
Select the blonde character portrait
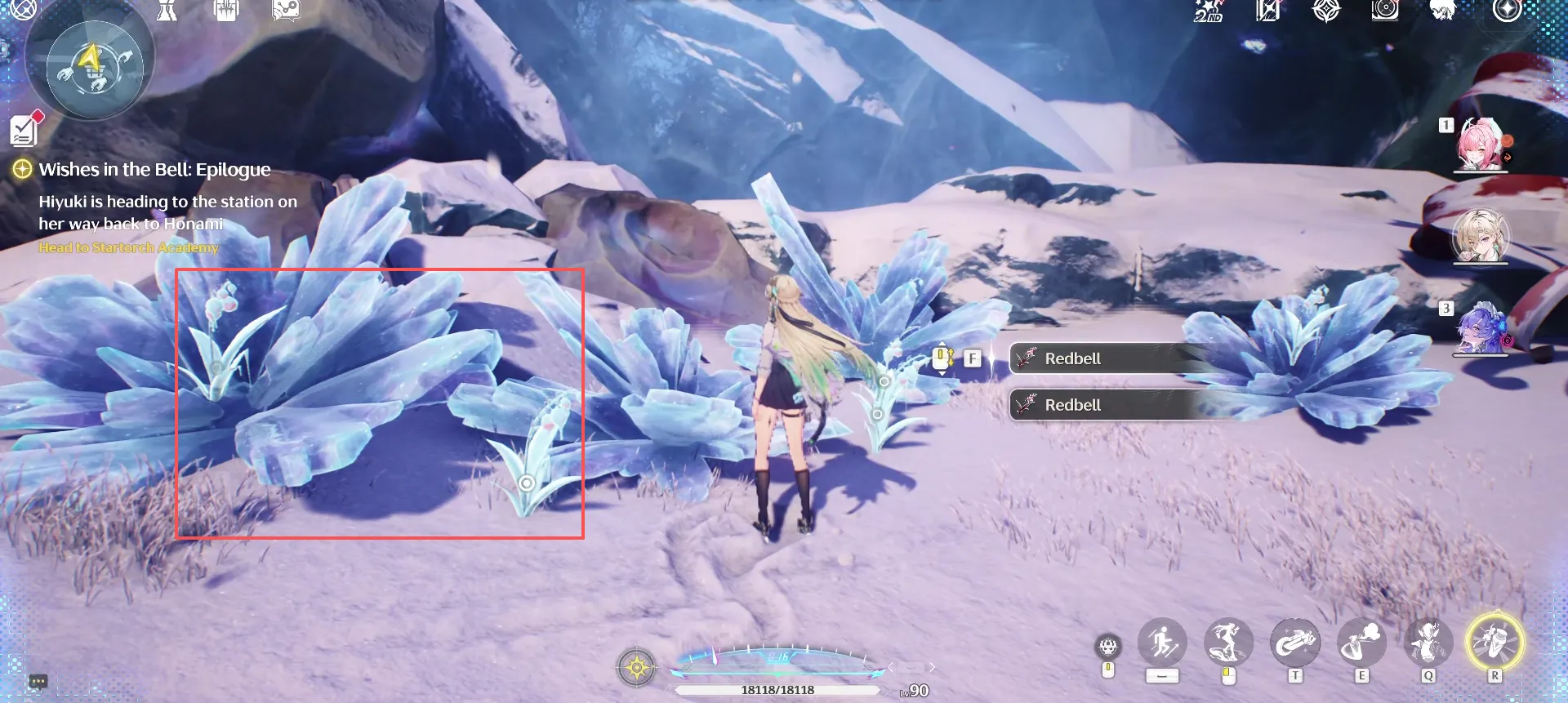point(1480,236)
